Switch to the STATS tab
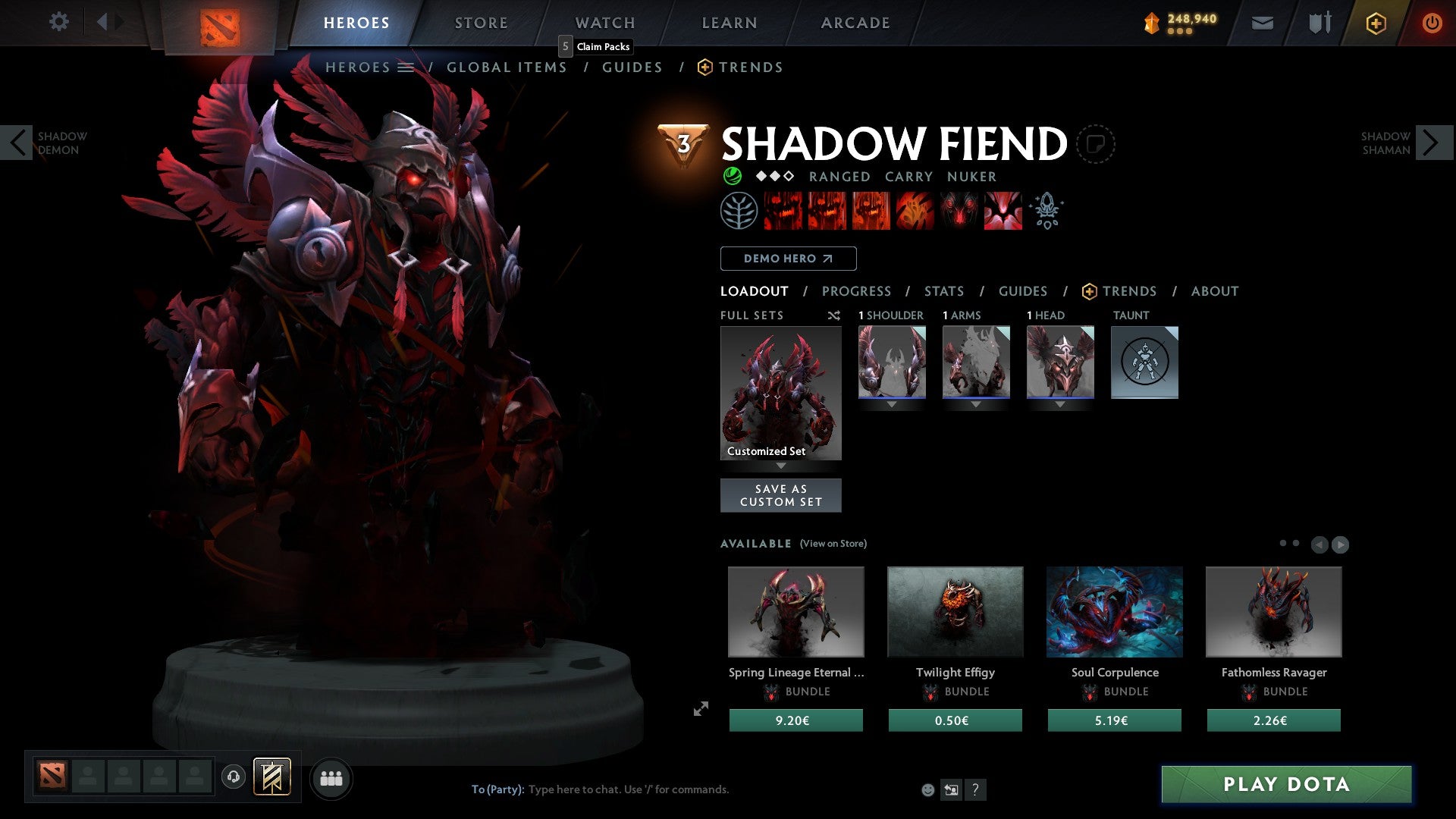 click(943, 291)
